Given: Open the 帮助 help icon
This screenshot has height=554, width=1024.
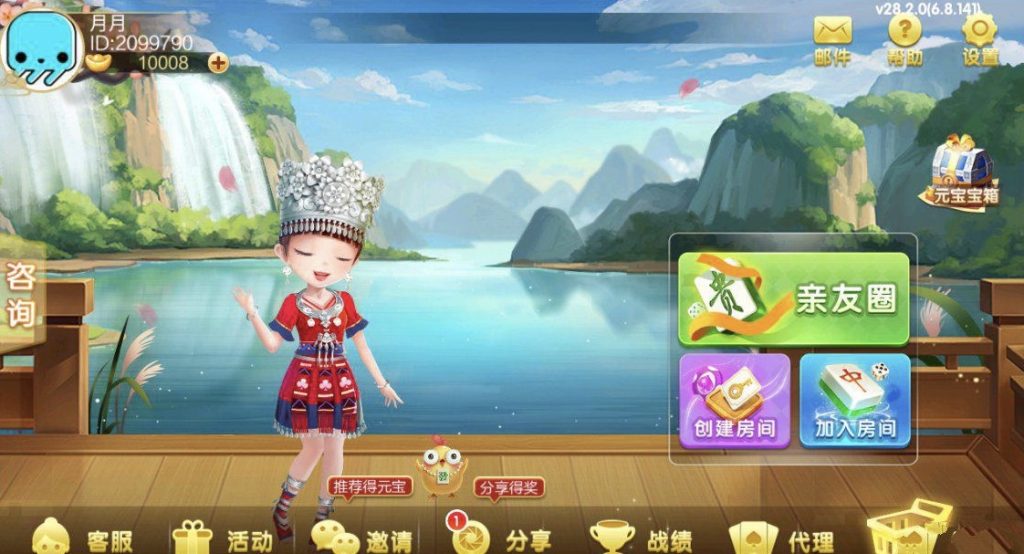Looking at the screenshot, I should click(904, 40).
